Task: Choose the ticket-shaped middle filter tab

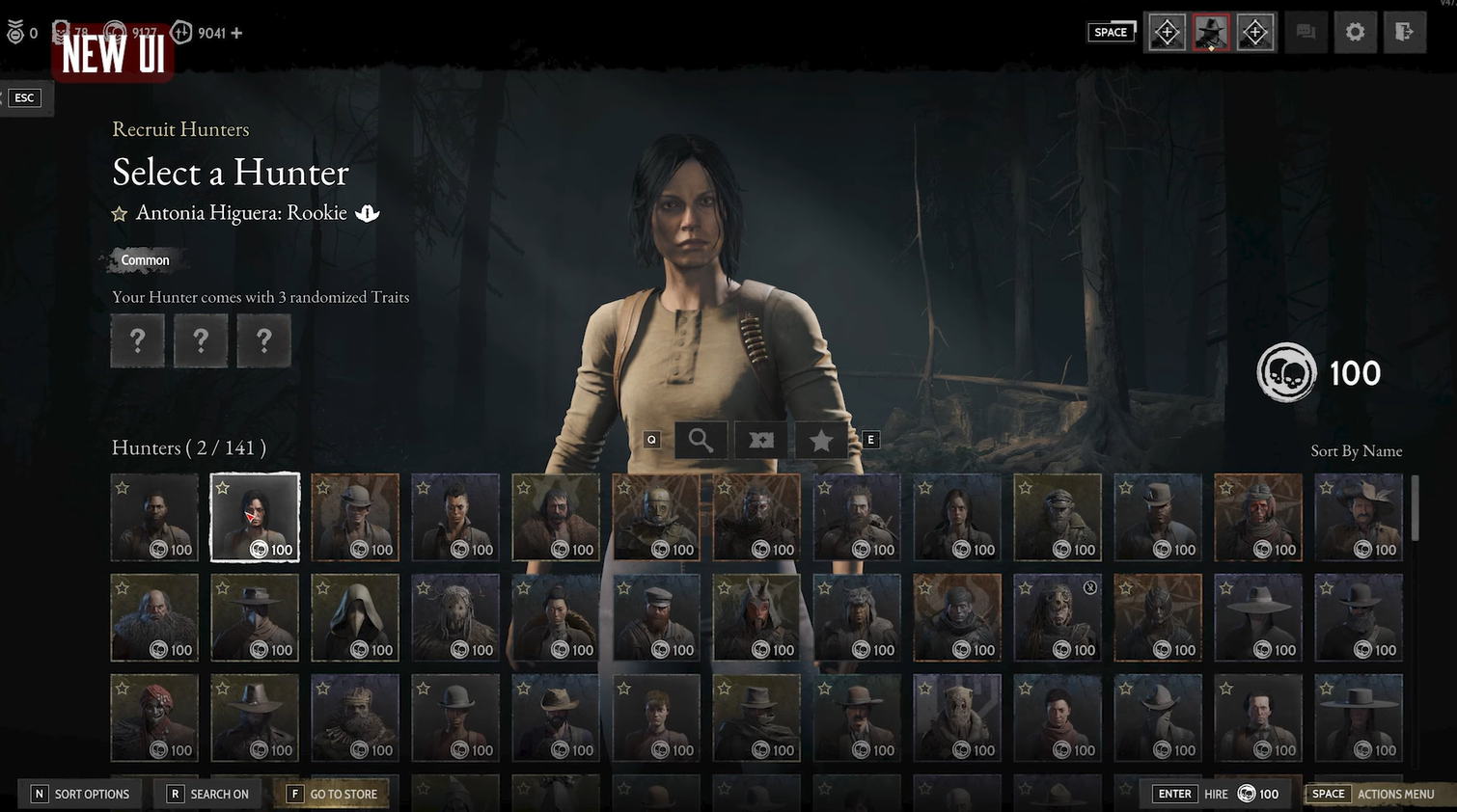Action: (760, 441)
